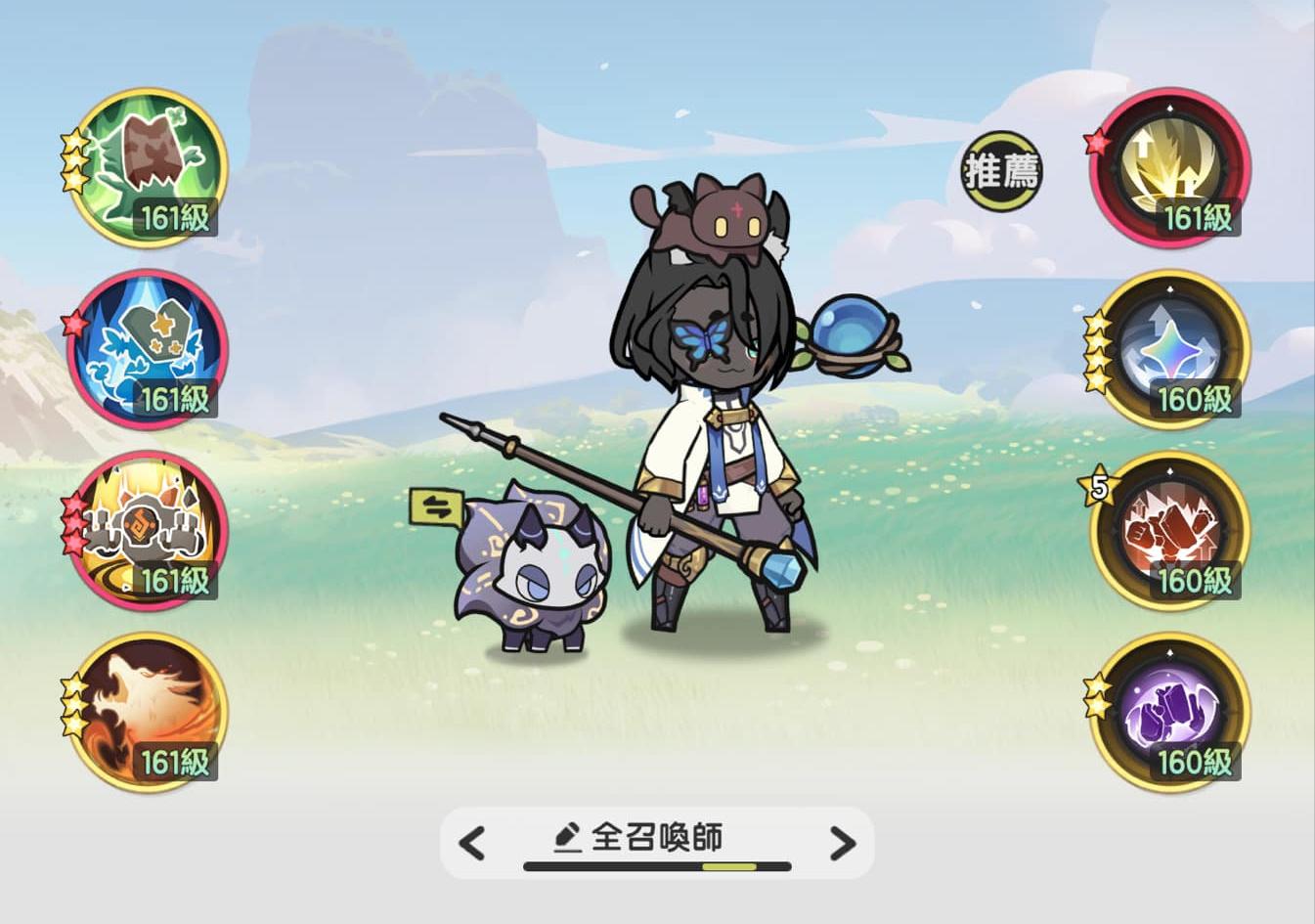Tap the black cat on the character's head
The width and height of the screenshot is (1315, 924).
point(719,215)
